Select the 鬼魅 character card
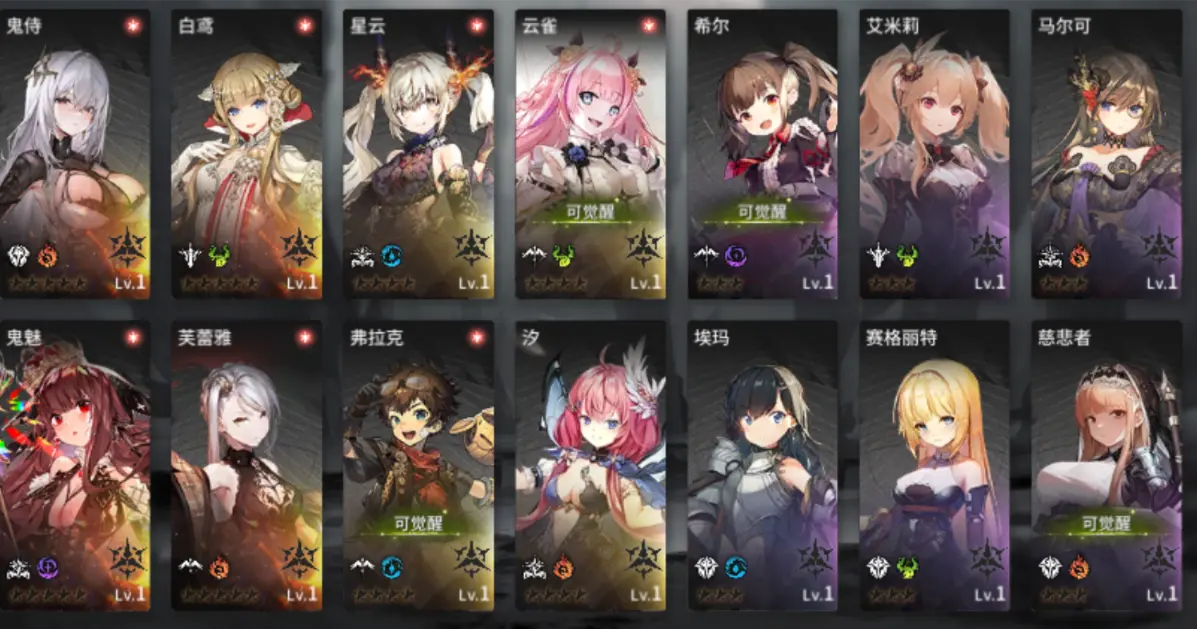 [75, 466]
